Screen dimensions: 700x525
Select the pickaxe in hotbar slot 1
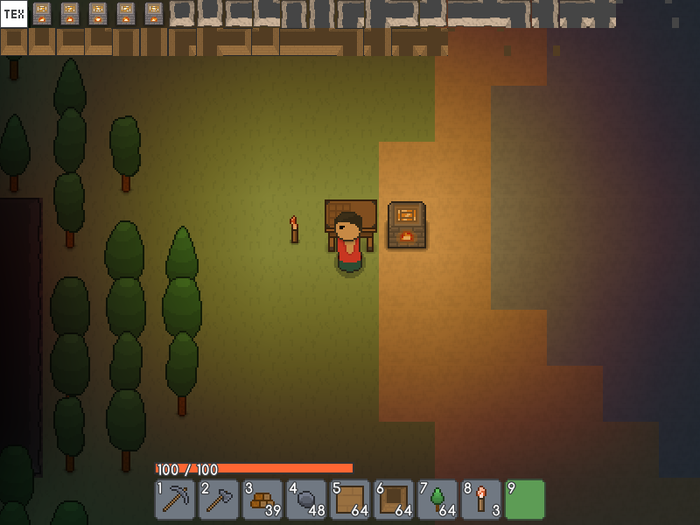175,499
